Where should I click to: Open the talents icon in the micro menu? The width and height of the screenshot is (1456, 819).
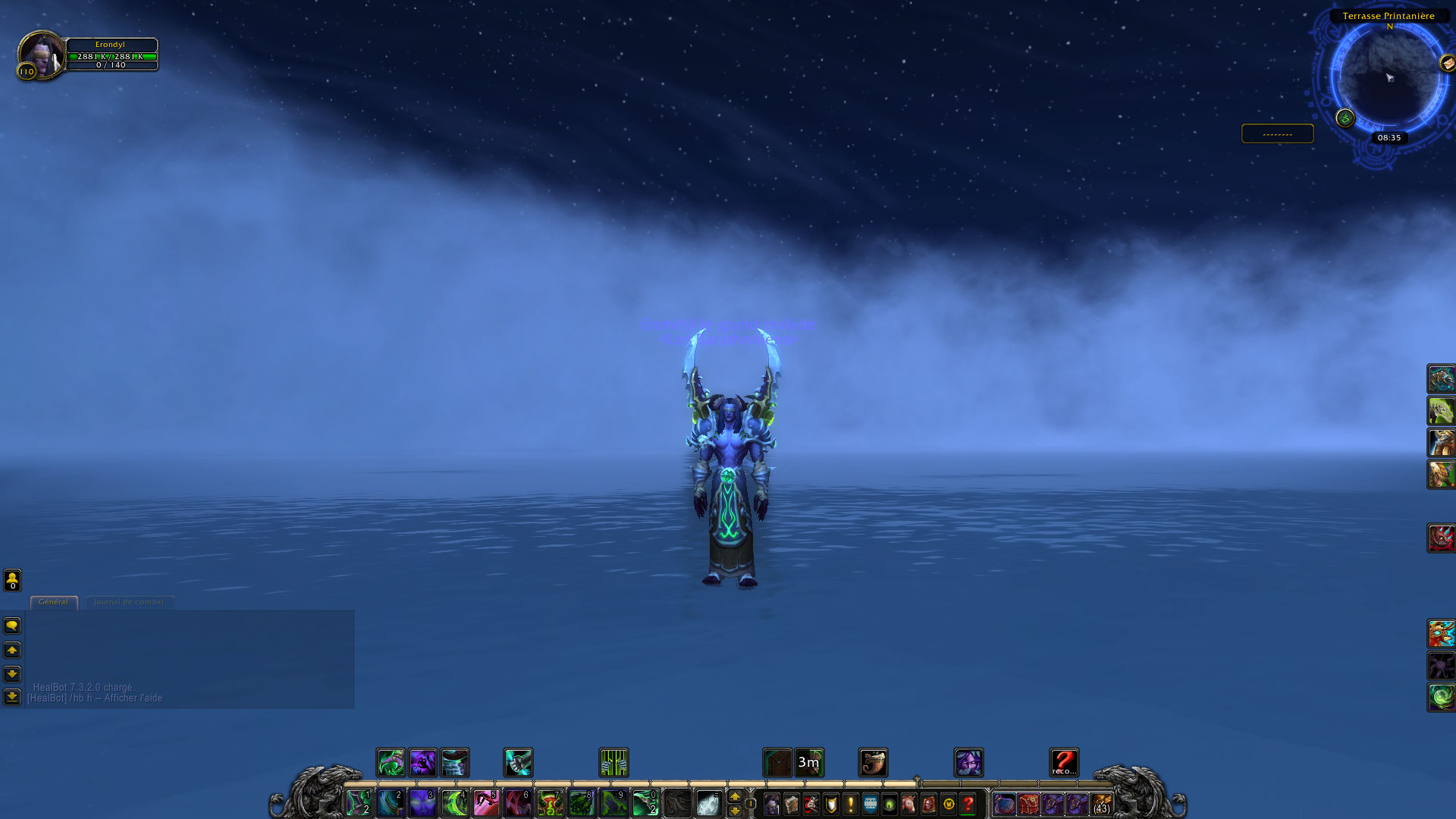pyautogui.click(x=812, y=803)
